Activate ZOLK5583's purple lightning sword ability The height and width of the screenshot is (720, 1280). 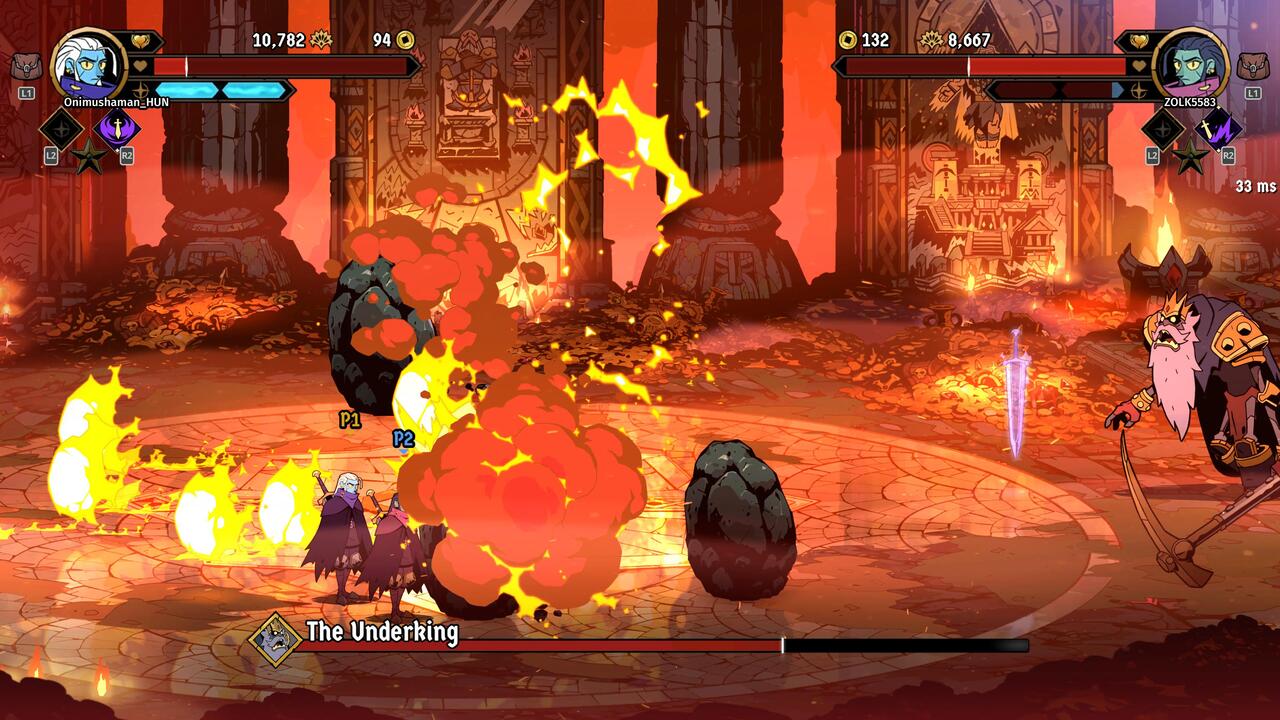[x=1219, y=128]
